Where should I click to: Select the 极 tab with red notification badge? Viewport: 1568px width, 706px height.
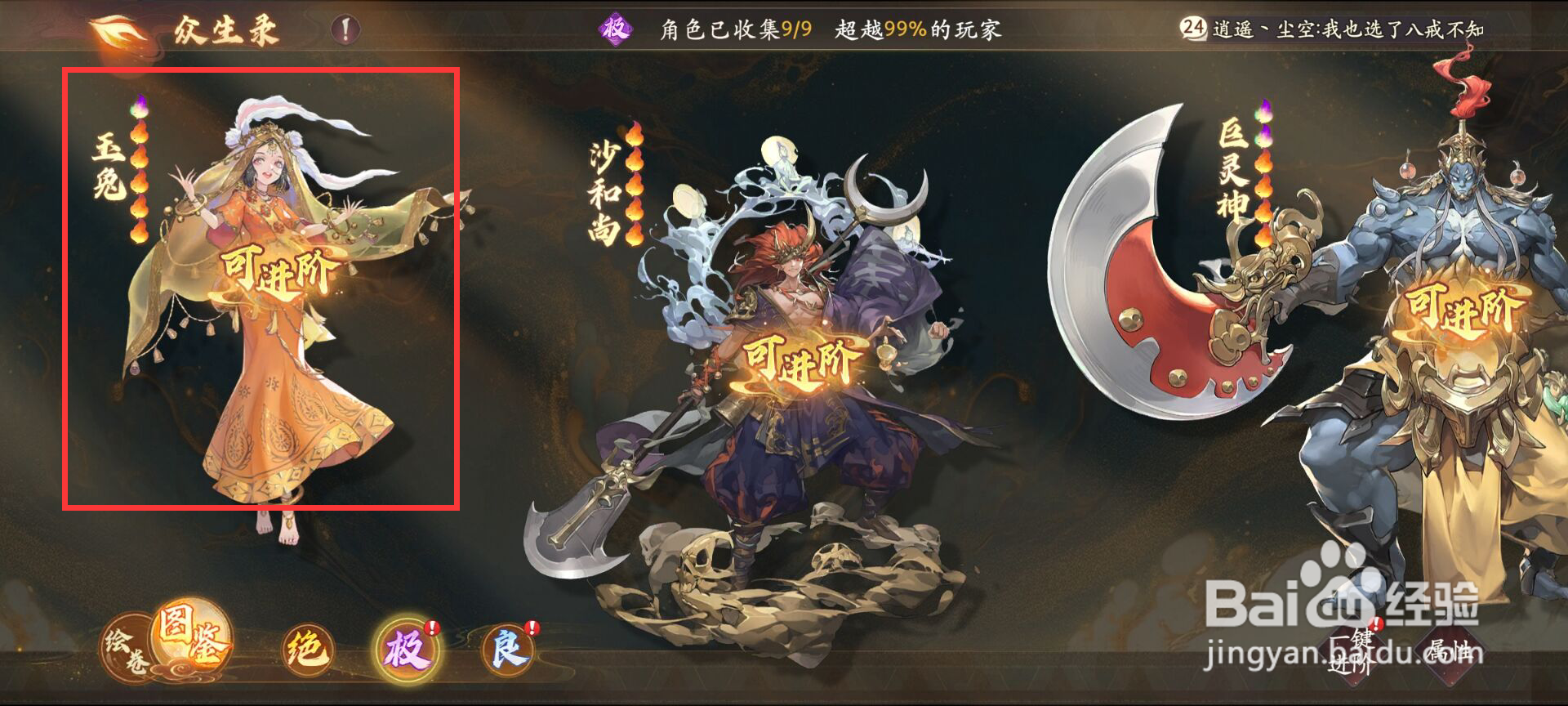click(409, 648)
